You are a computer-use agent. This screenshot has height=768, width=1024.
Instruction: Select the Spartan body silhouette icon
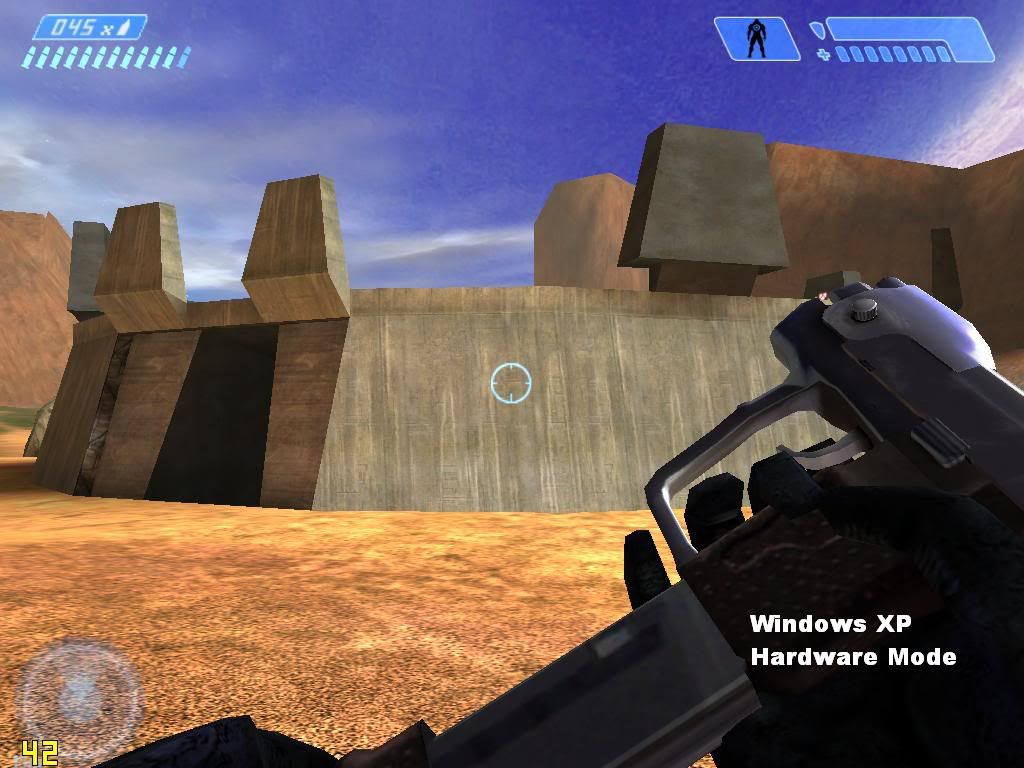pos(757,39)
